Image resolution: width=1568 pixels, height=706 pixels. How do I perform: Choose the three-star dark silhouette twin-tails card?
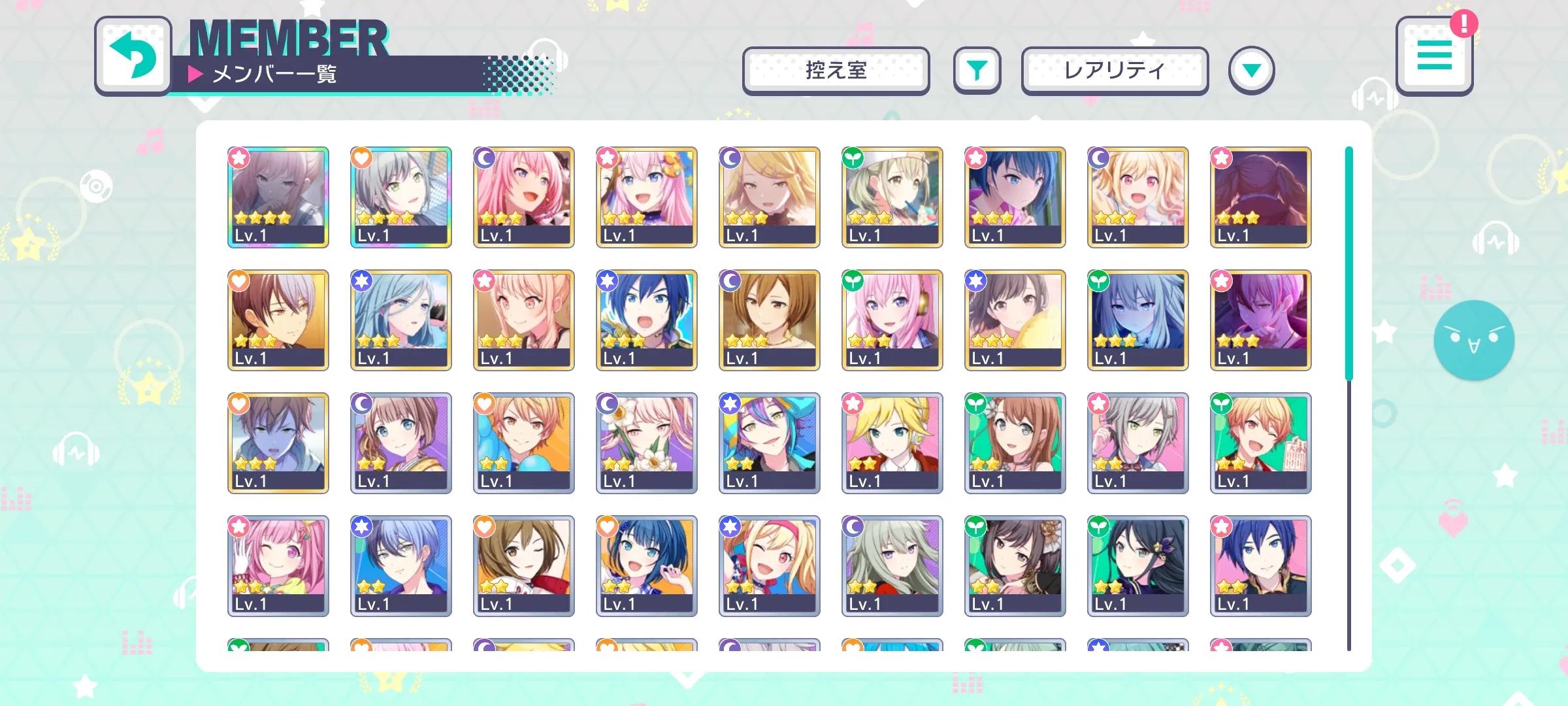pos(1261,197)
